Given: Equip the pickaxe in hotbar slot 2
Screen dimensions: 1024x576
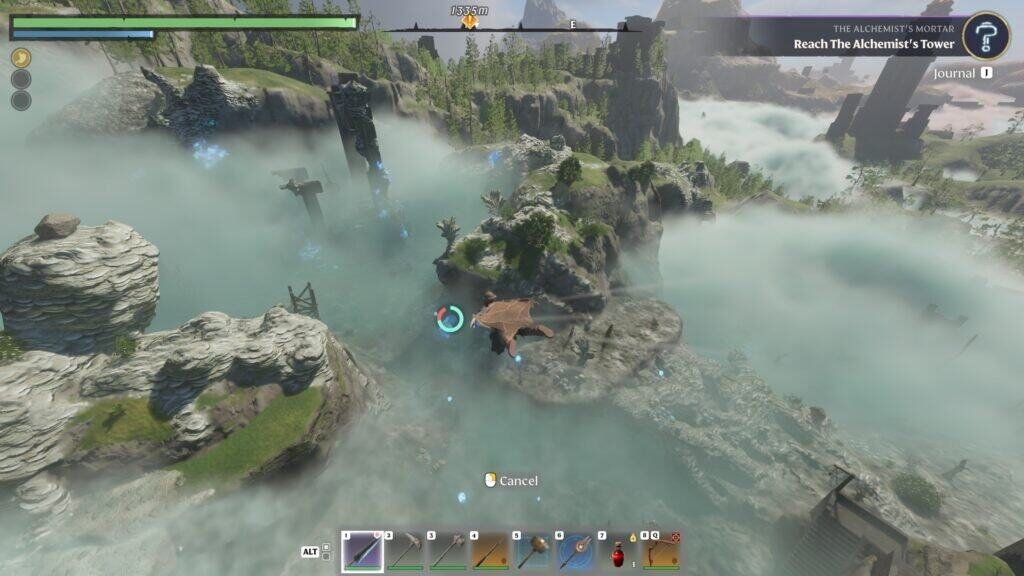Looking at the screenshot, I should click(405, 551).
